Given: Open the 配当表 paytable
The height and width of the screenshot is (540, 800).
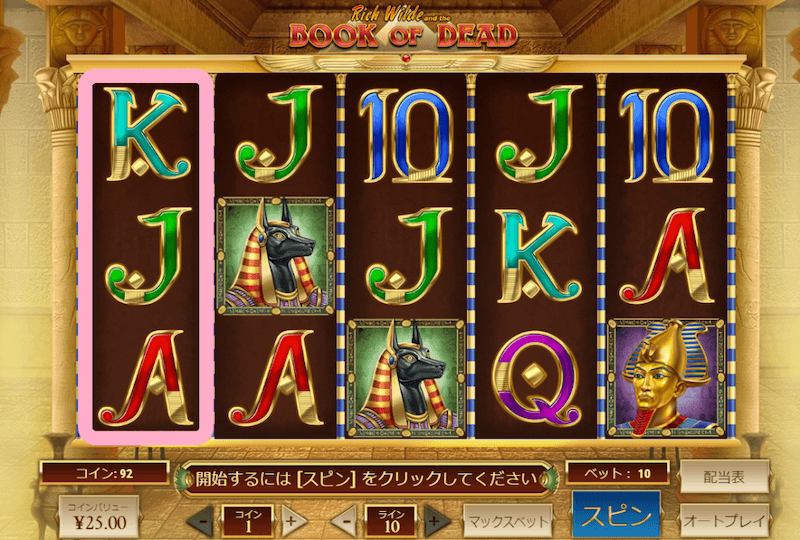Looking at the screenshot, I should 723,477.
